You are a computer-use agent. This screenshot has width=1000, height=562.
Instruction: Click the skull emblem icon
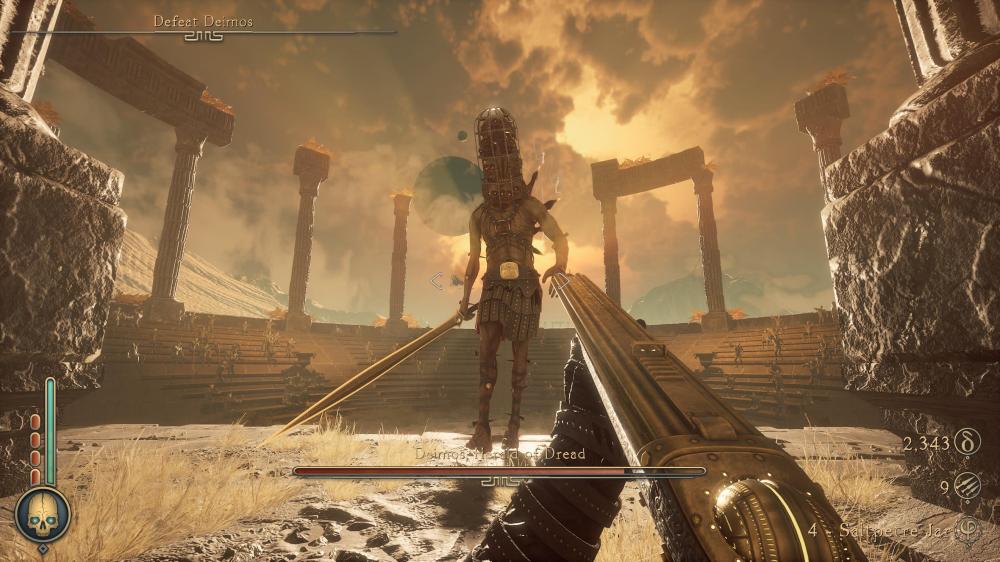[42, 515]
